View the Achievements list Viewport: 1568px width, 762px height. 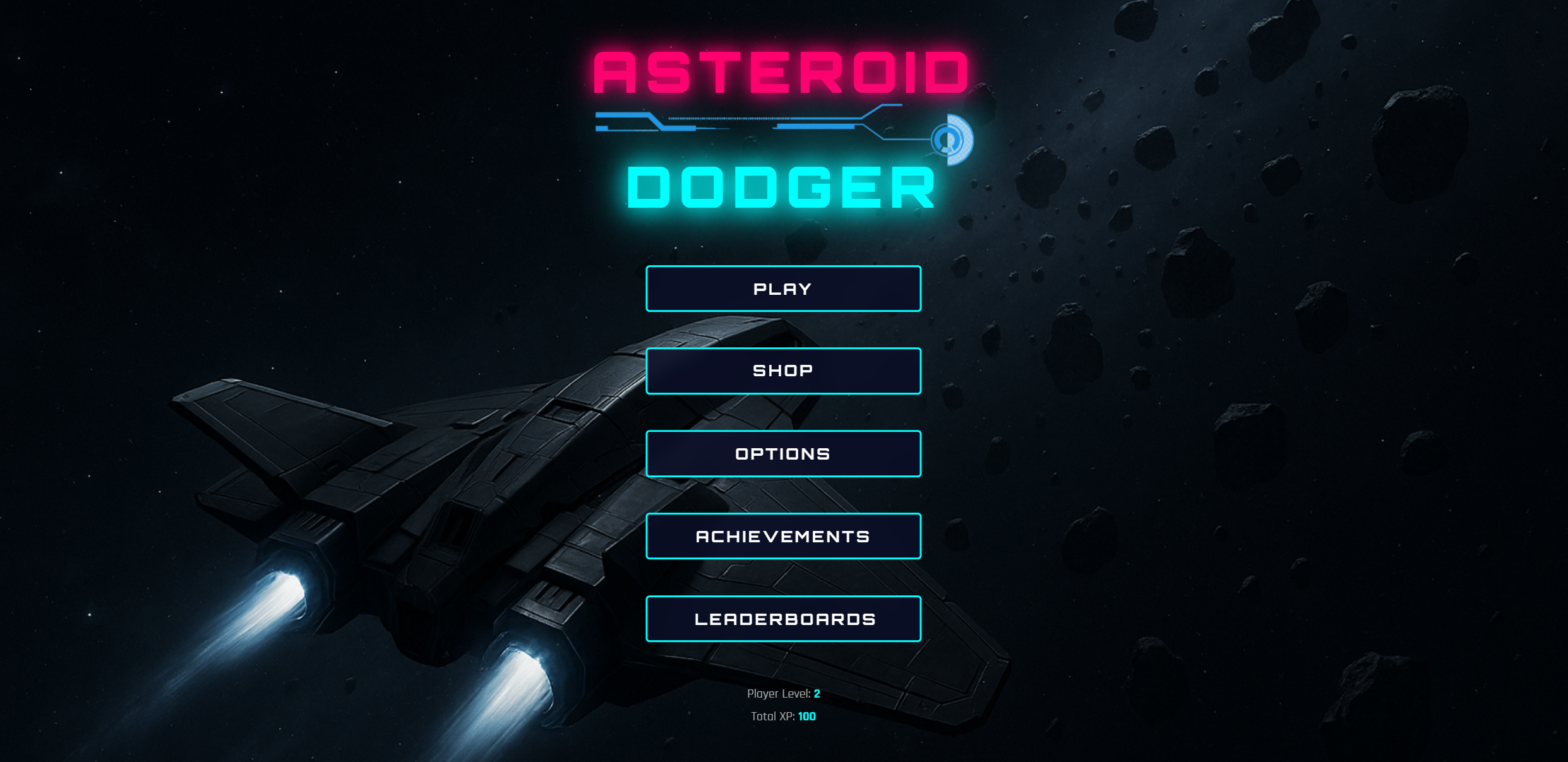(783, 536)
